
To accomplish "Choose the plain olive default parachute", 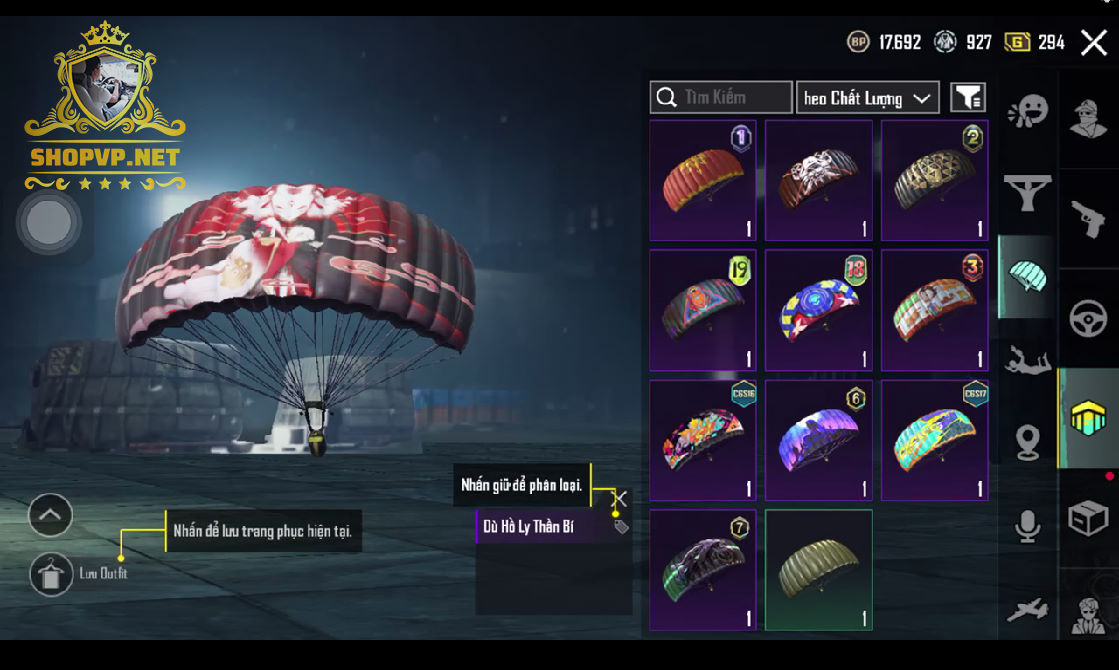I will (x=819, y=570).
